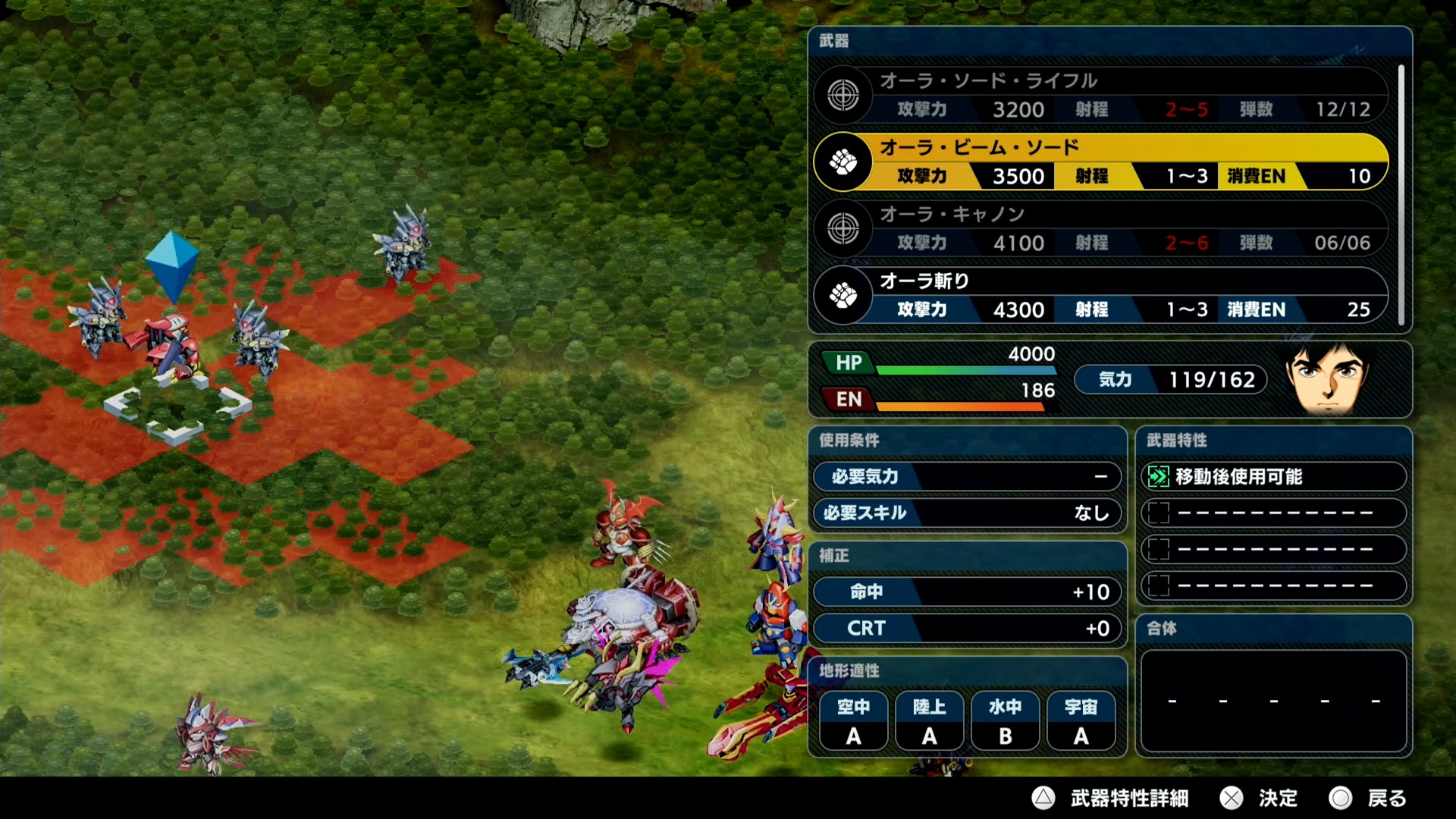Select the 移動後使用可能 weapon trait

tap(1273, 476)
